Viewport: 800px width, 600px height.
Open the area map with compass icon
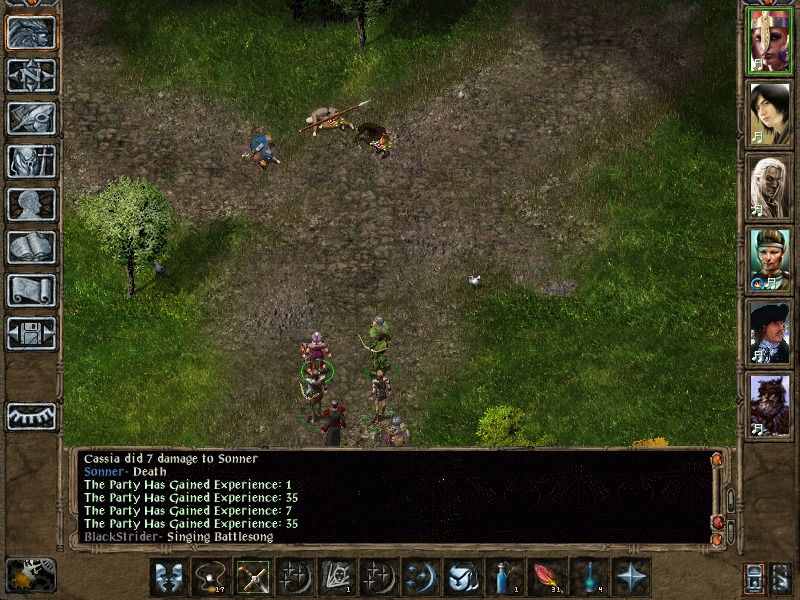pos(31,76)
